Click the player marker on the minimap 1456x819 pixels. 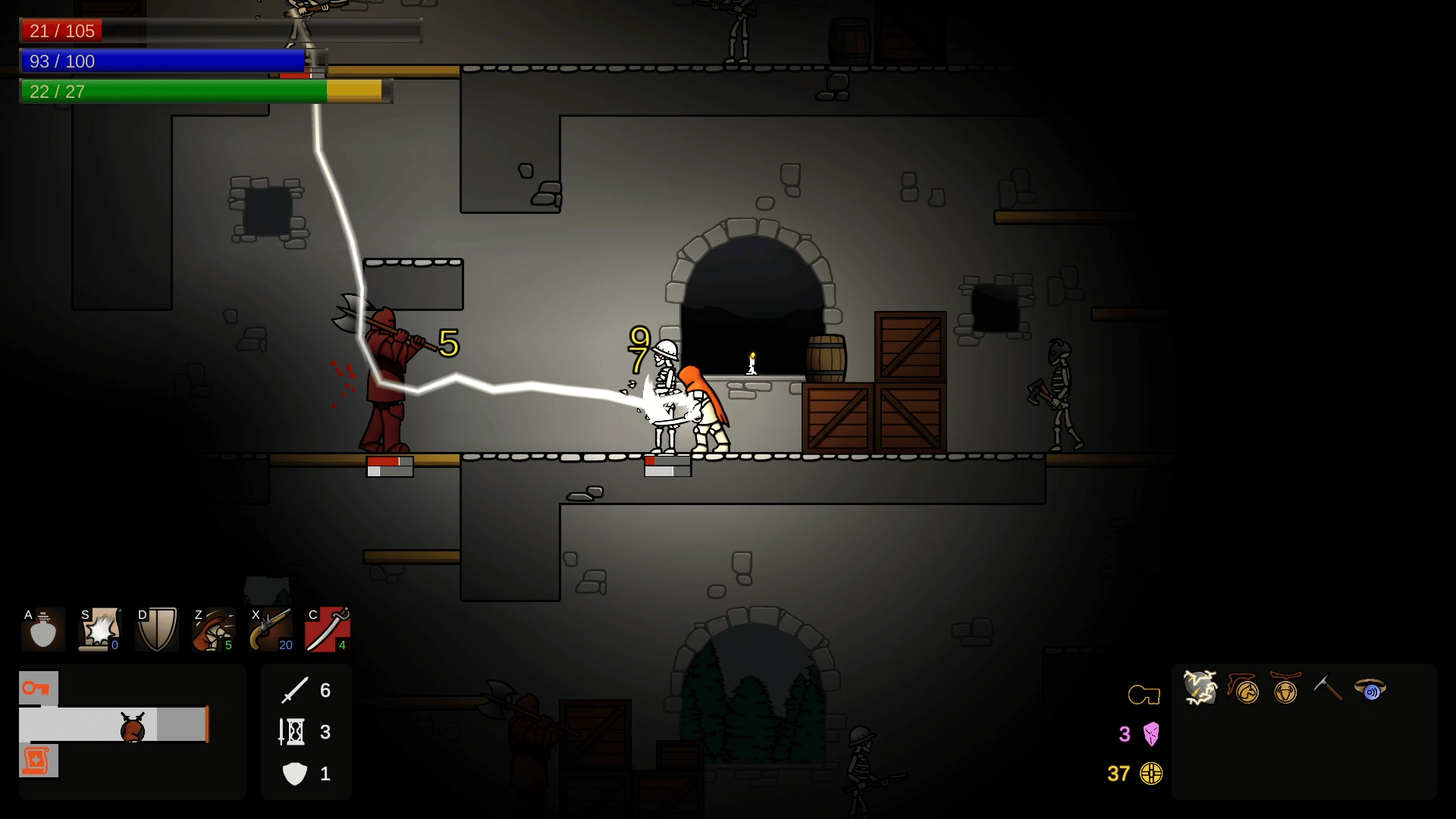(133, 728)
